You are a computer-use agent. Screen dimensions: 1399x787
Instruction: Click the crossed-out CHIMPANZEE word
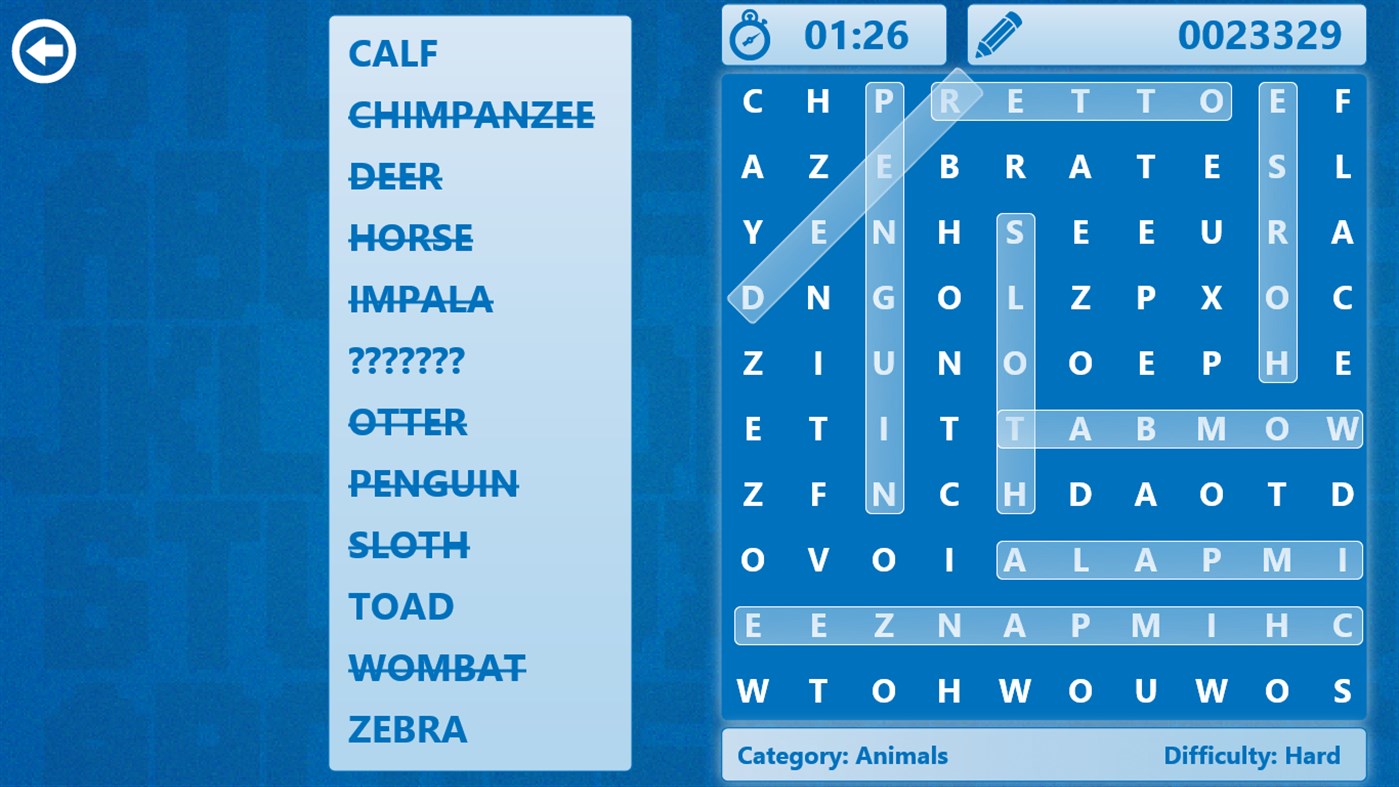[x=470, y=115]
